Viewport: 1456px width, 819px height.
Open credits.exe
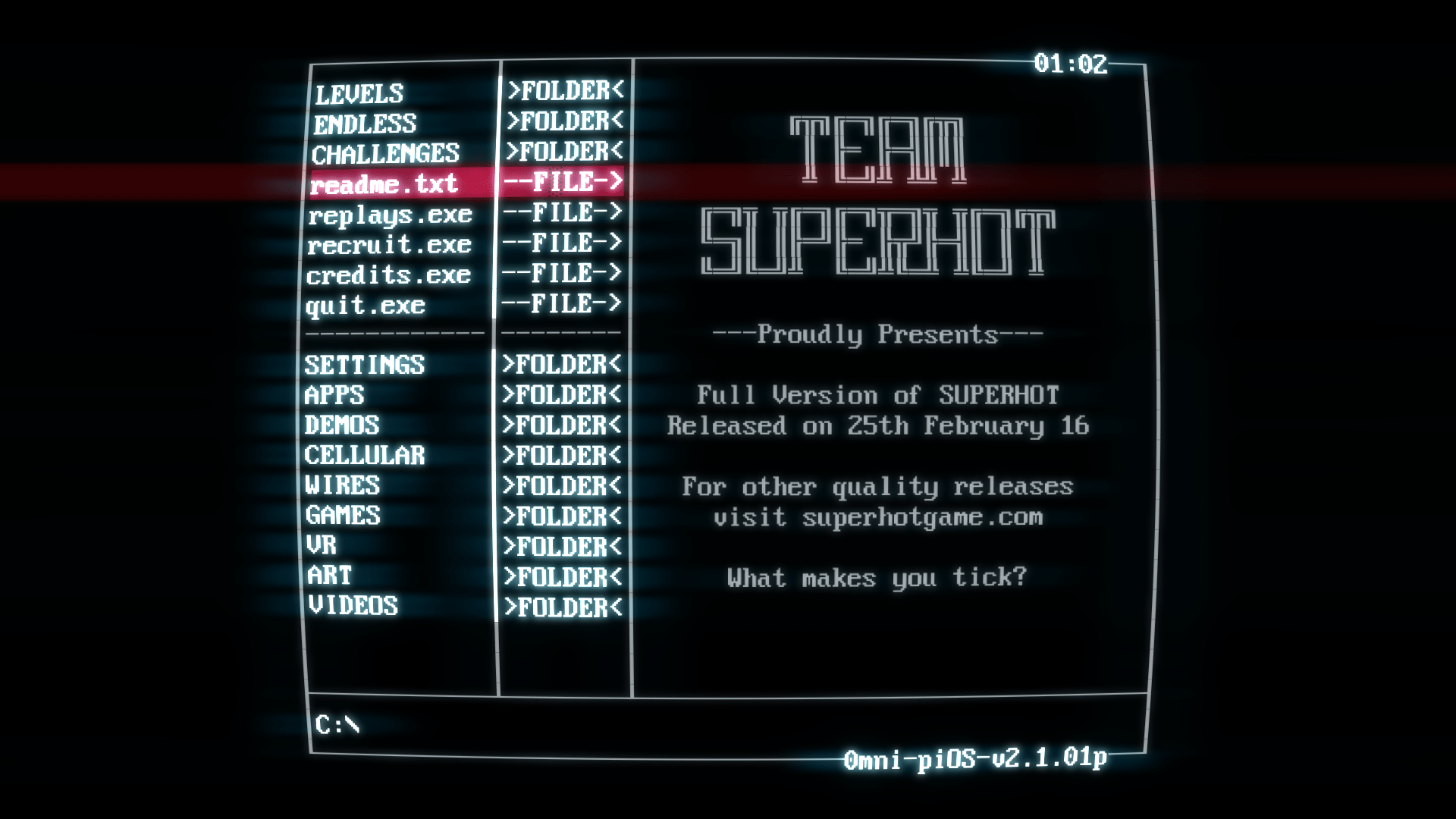[389, 274]
